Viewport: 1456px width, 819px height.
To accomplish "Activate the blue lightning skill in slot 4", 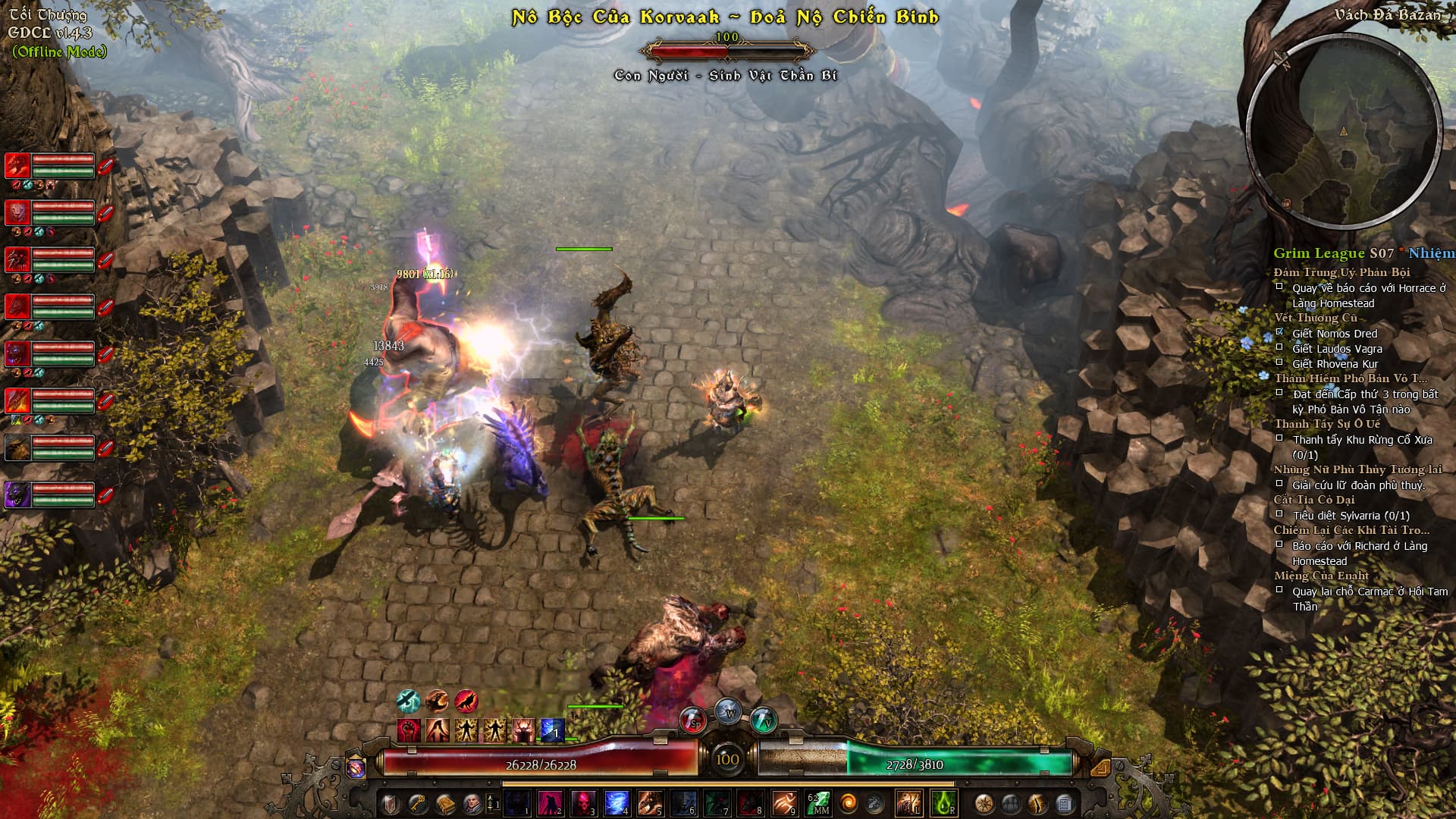I will pos(617,802).
